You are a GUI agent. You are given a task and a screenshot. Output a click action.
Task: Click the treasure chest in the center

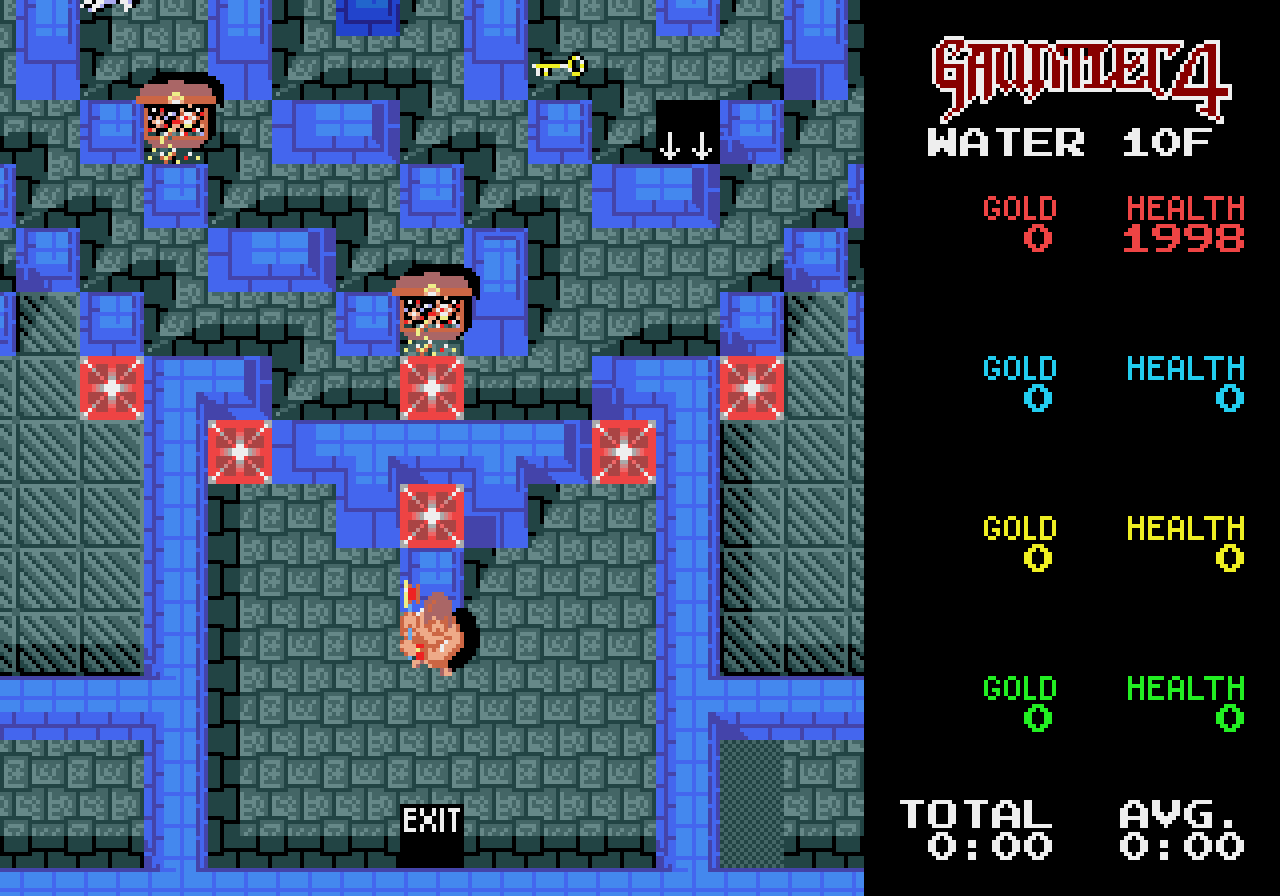(434, 310)
